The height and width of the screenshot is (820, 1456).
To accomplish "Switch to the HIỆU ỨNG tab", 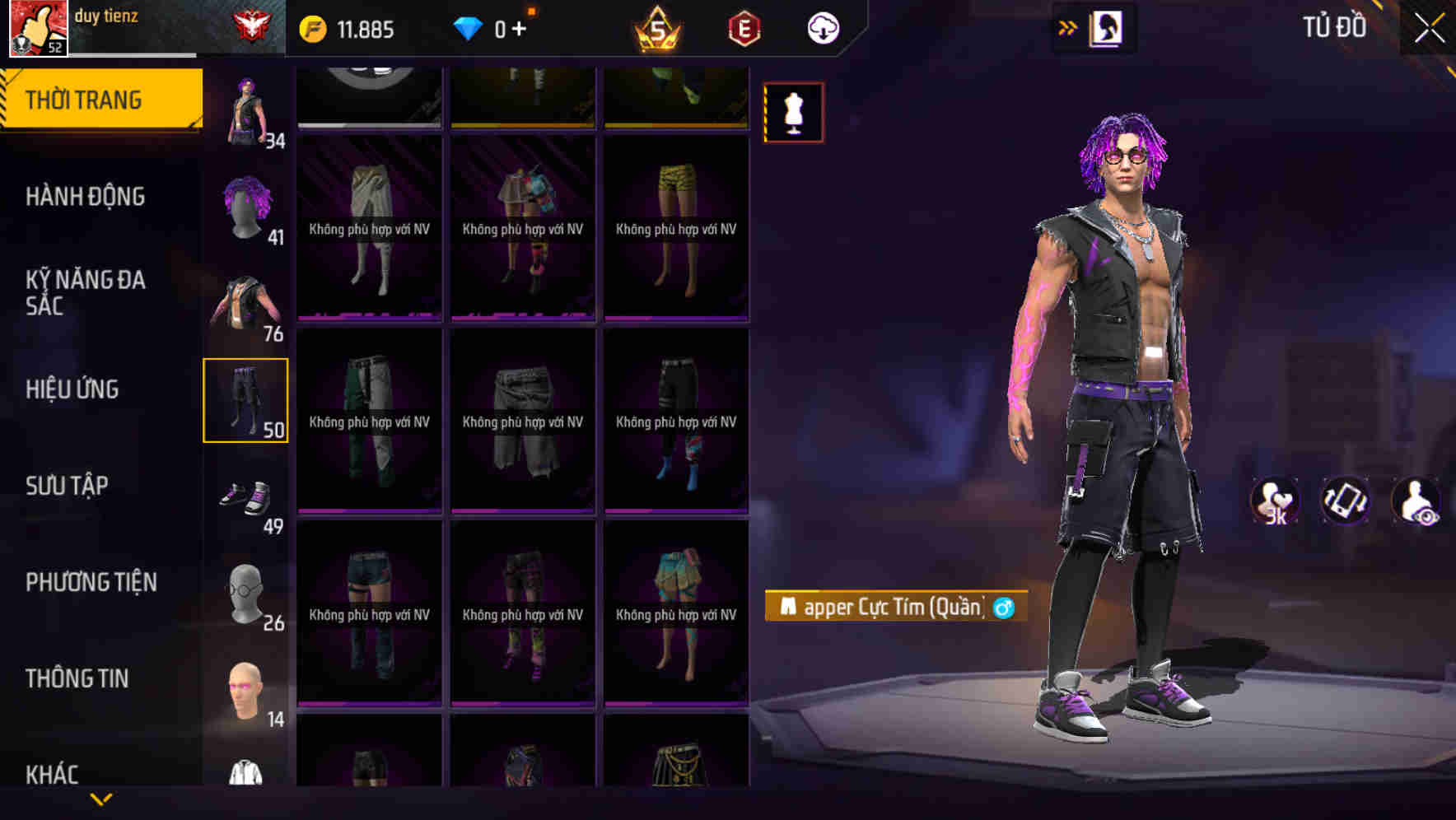I will 72,389.
